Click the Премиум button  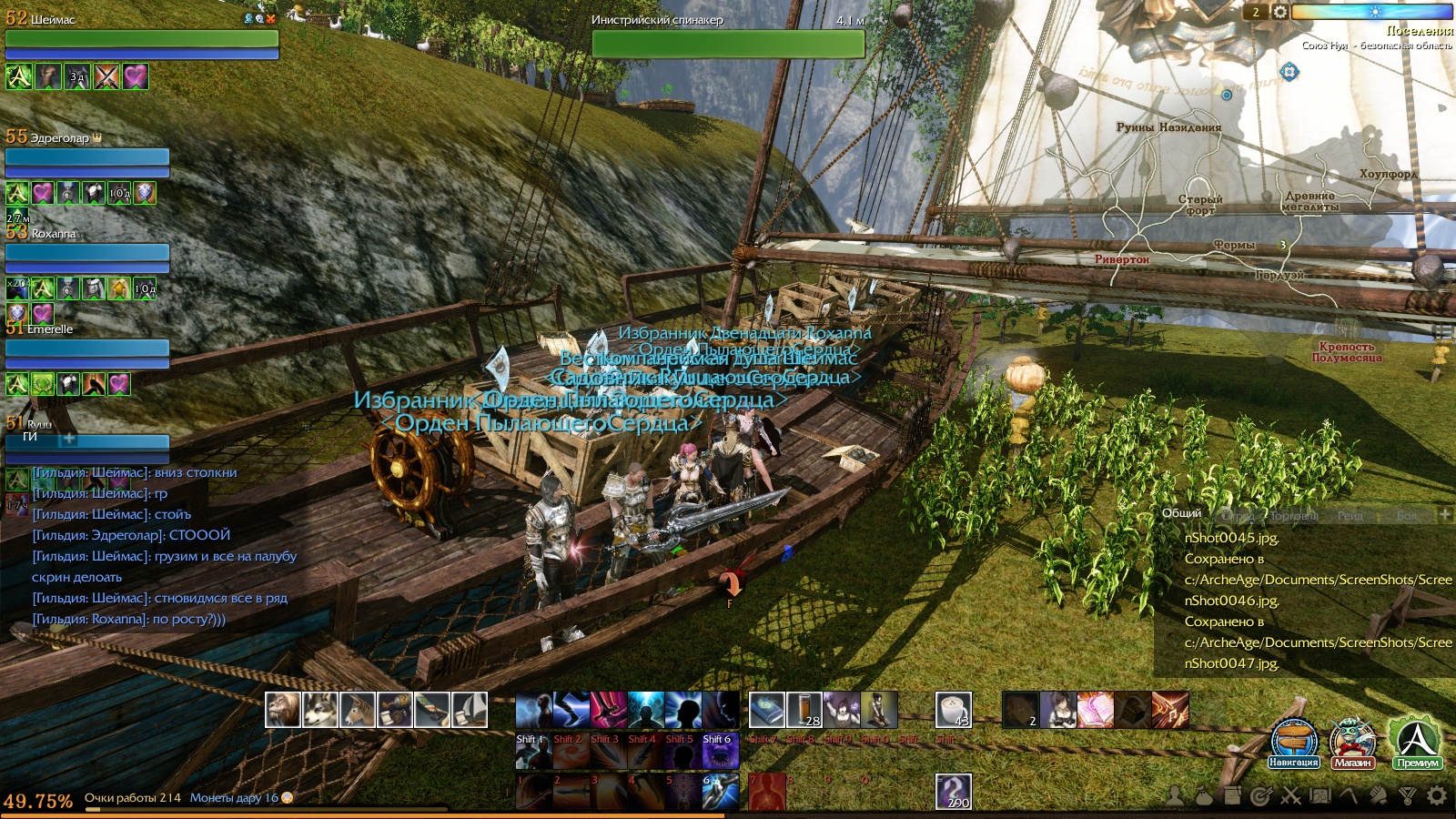[x=1418, y=743]
